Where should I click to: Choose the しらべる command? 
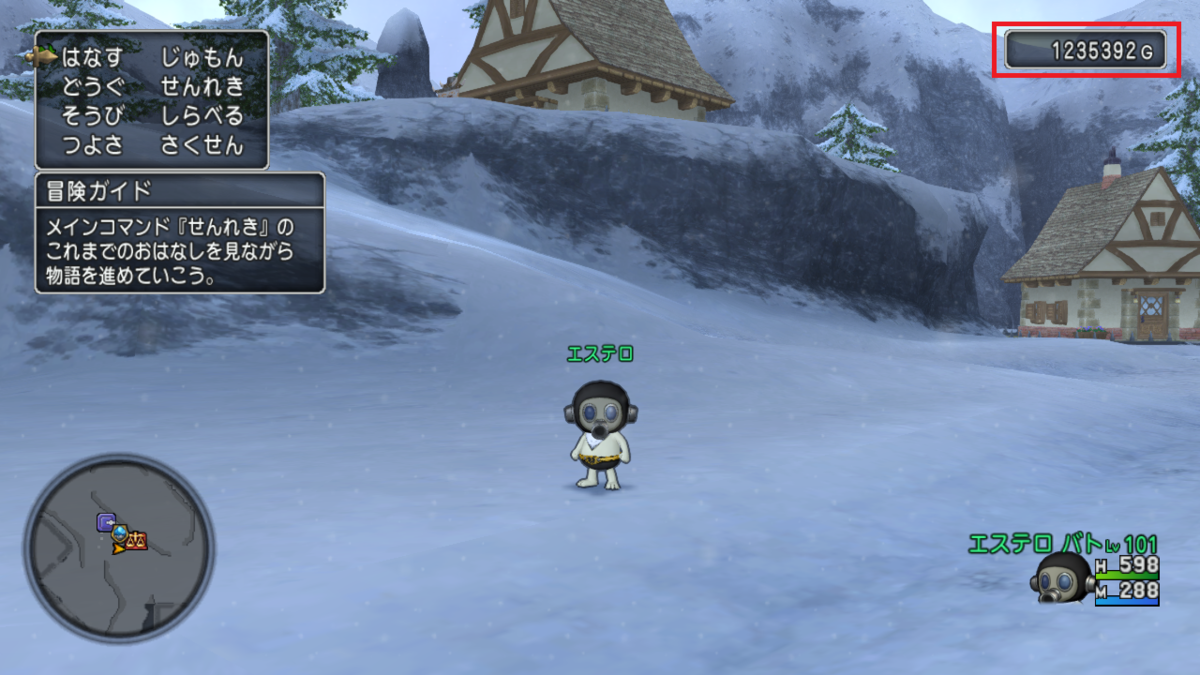(x=202, y=115)
